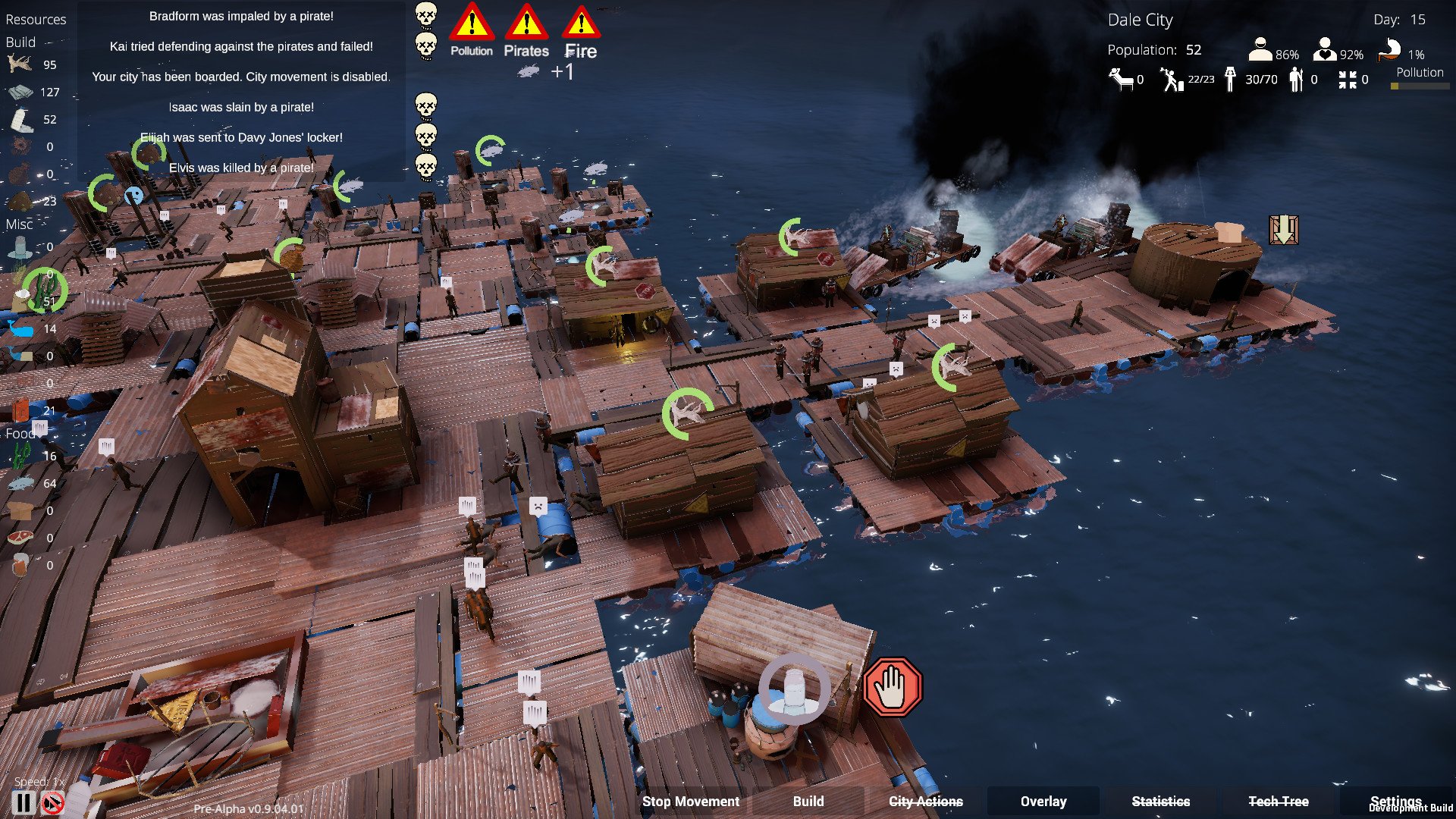
Task: Open the Settings menu
Action: click(1395, 800)
